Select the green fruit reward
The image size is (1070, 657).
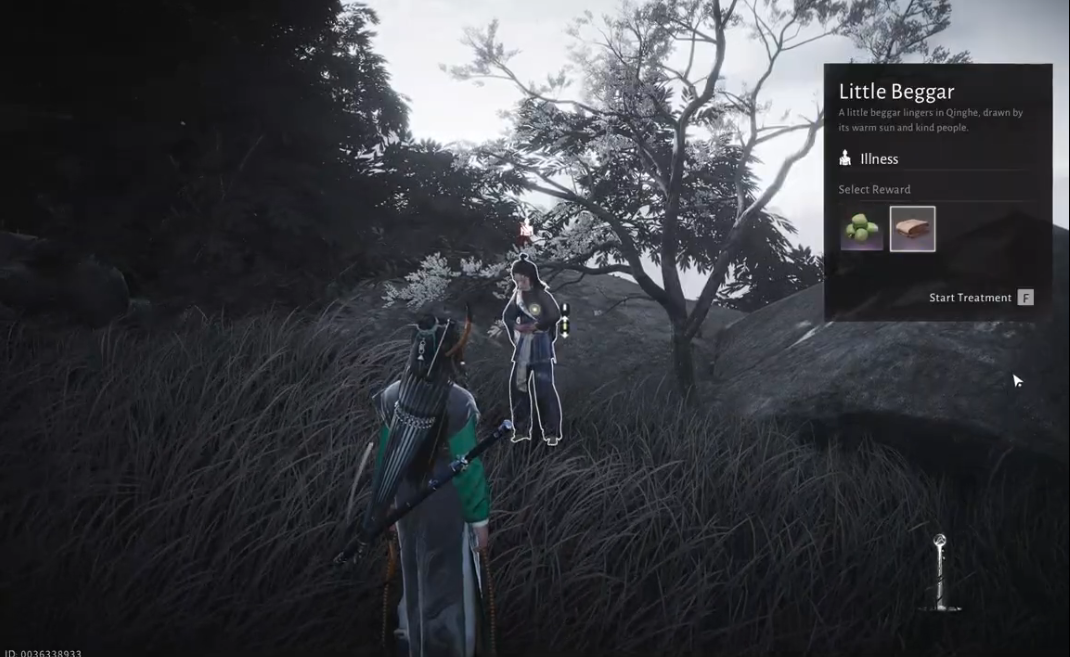(861, 229)
